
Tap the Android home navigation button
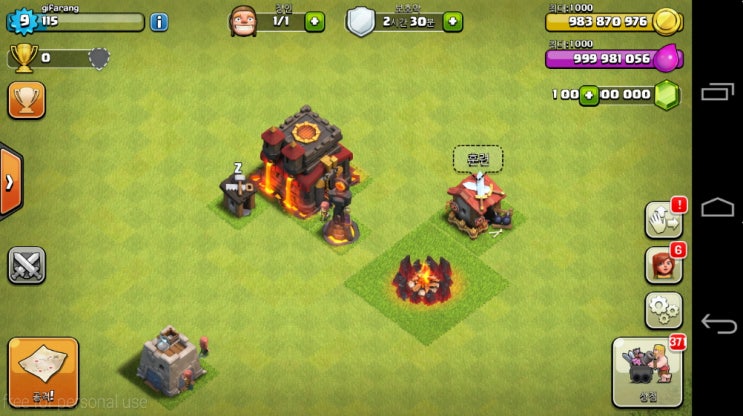[718, 207]
